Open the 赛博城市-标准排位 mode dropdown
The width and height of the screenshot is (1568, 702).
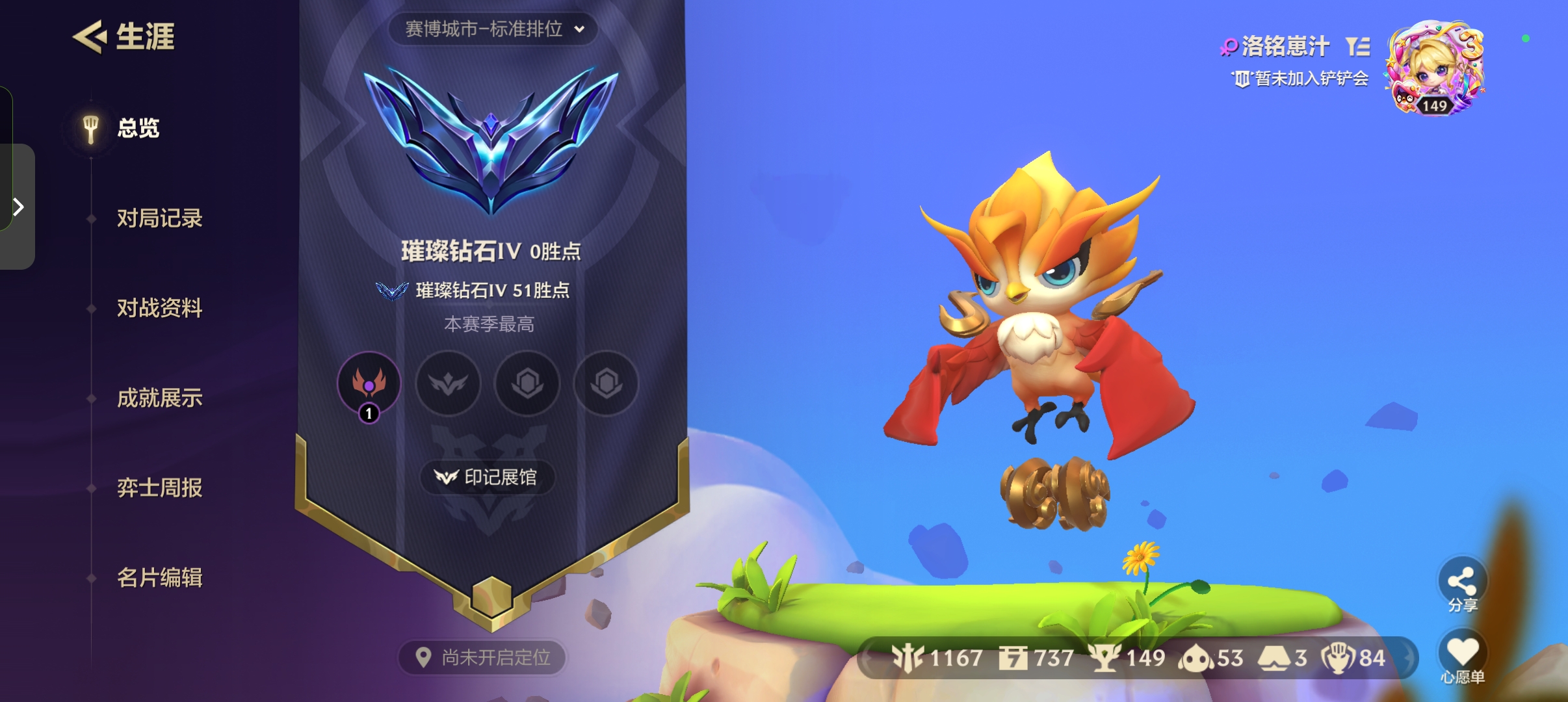(x=493, y=29)
